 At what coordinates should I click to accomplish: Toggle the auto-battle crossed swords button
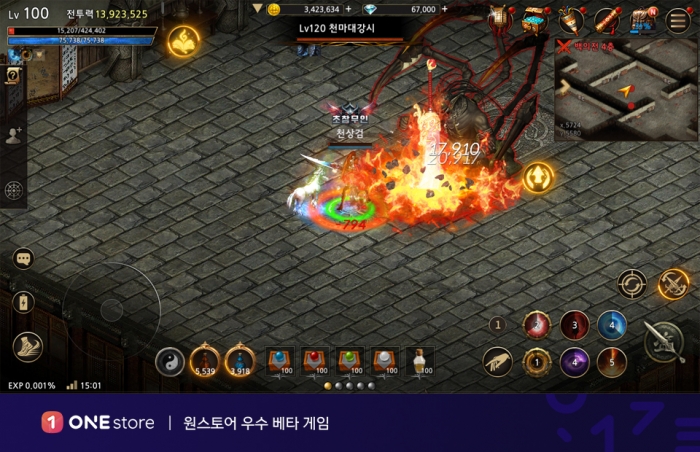674,284
